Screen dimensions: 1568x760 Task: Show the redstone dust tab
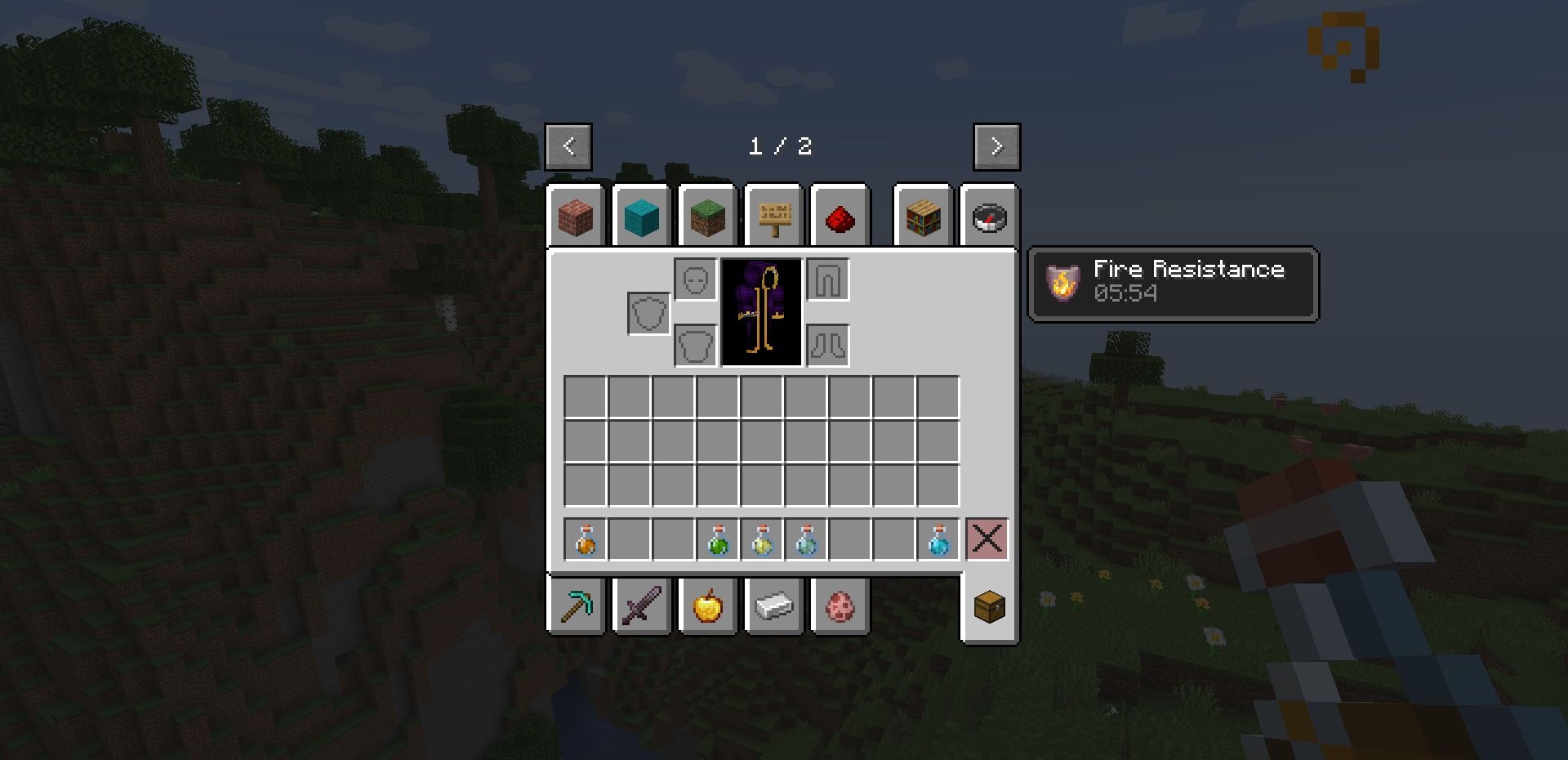point(840,217)
